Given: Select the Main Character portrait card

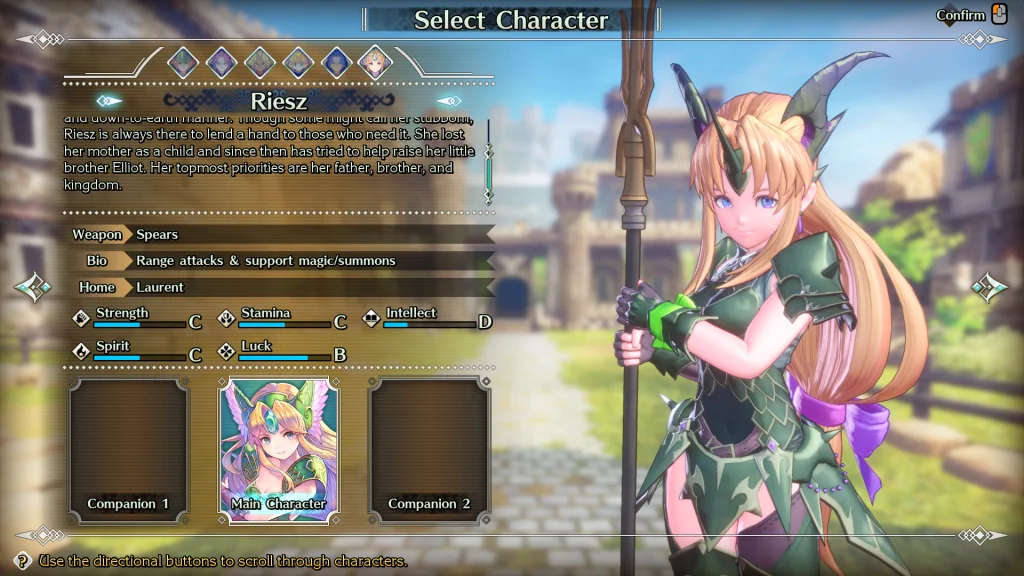Looking at the screenshot, I should point(279,450).
